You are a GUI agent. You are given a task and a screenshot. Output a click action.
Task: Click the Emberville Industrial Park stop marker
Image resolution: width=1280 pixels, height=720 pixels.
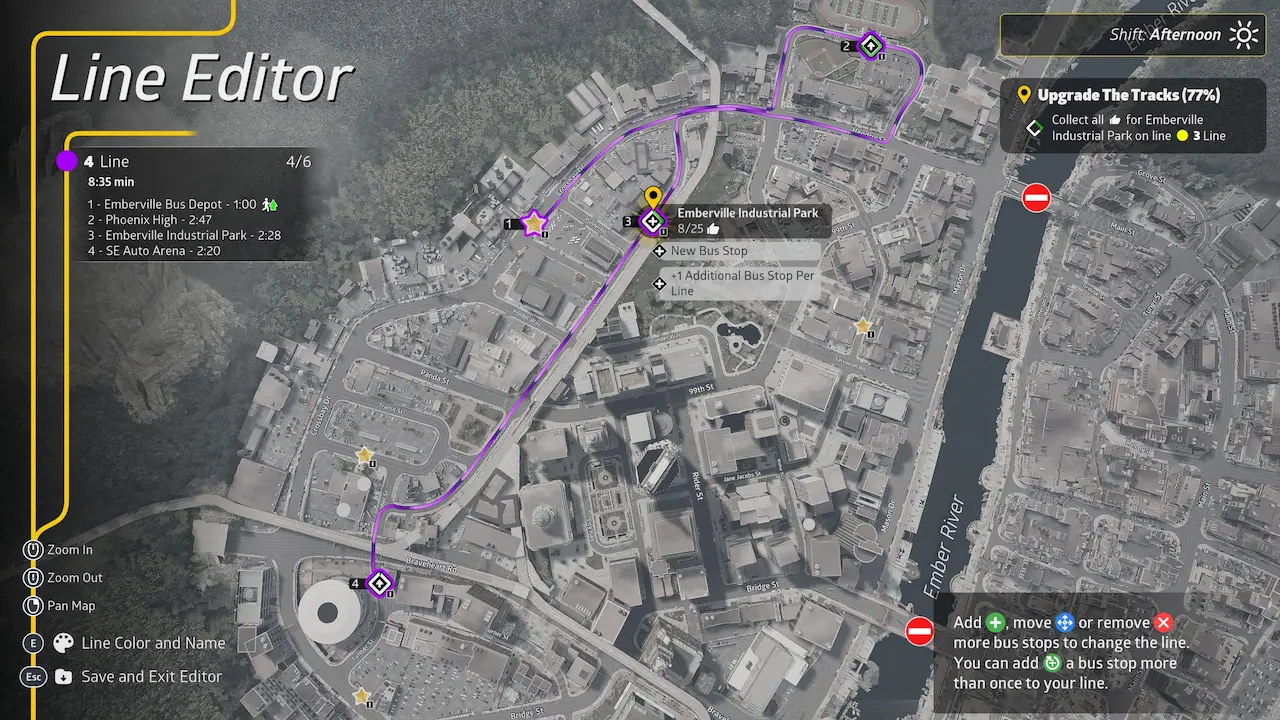pos(653,221)
